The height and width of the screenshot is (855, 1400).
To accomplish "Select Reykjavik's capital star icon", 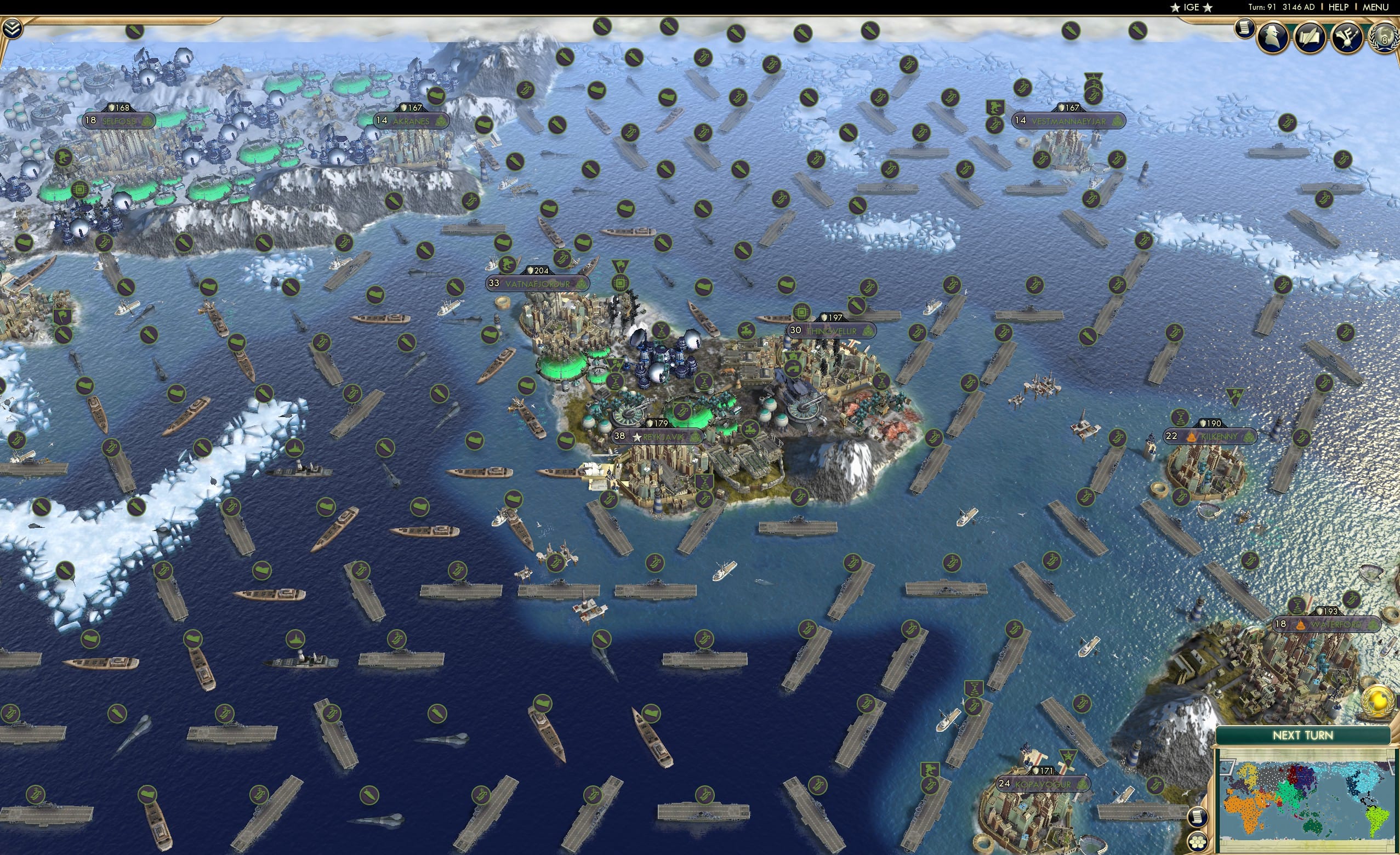I will [638, 438].
